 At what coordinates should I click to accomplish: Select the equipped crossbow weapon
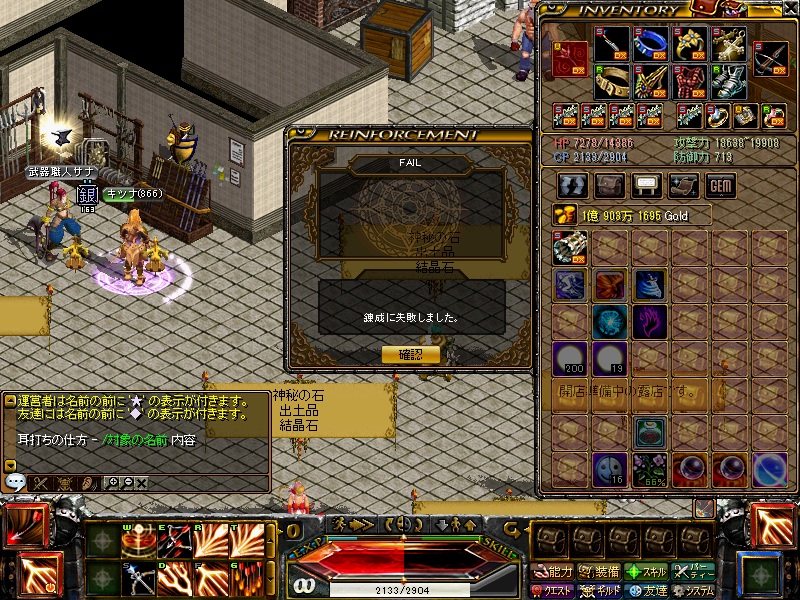click(769, 57)
